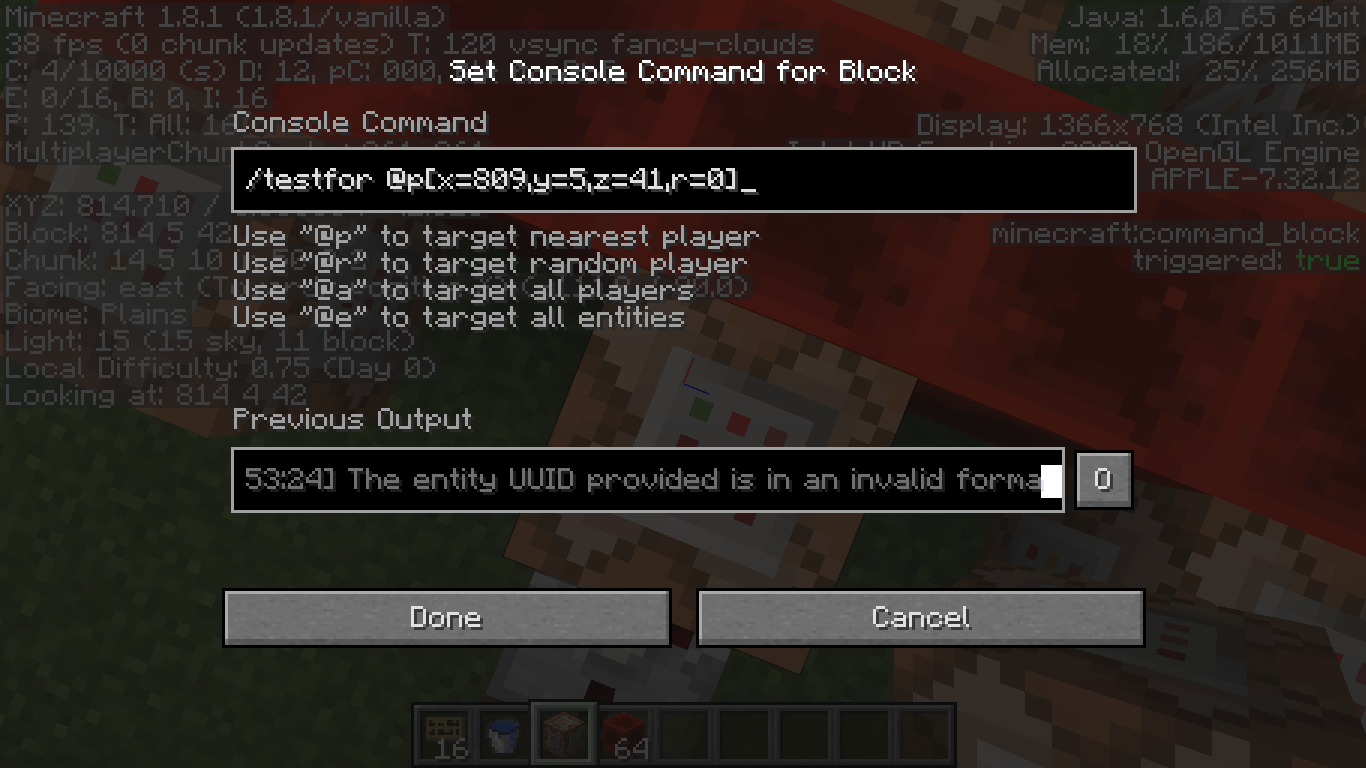
Task: Toggle the output tracking O button
Action: tap(1103, 480)
